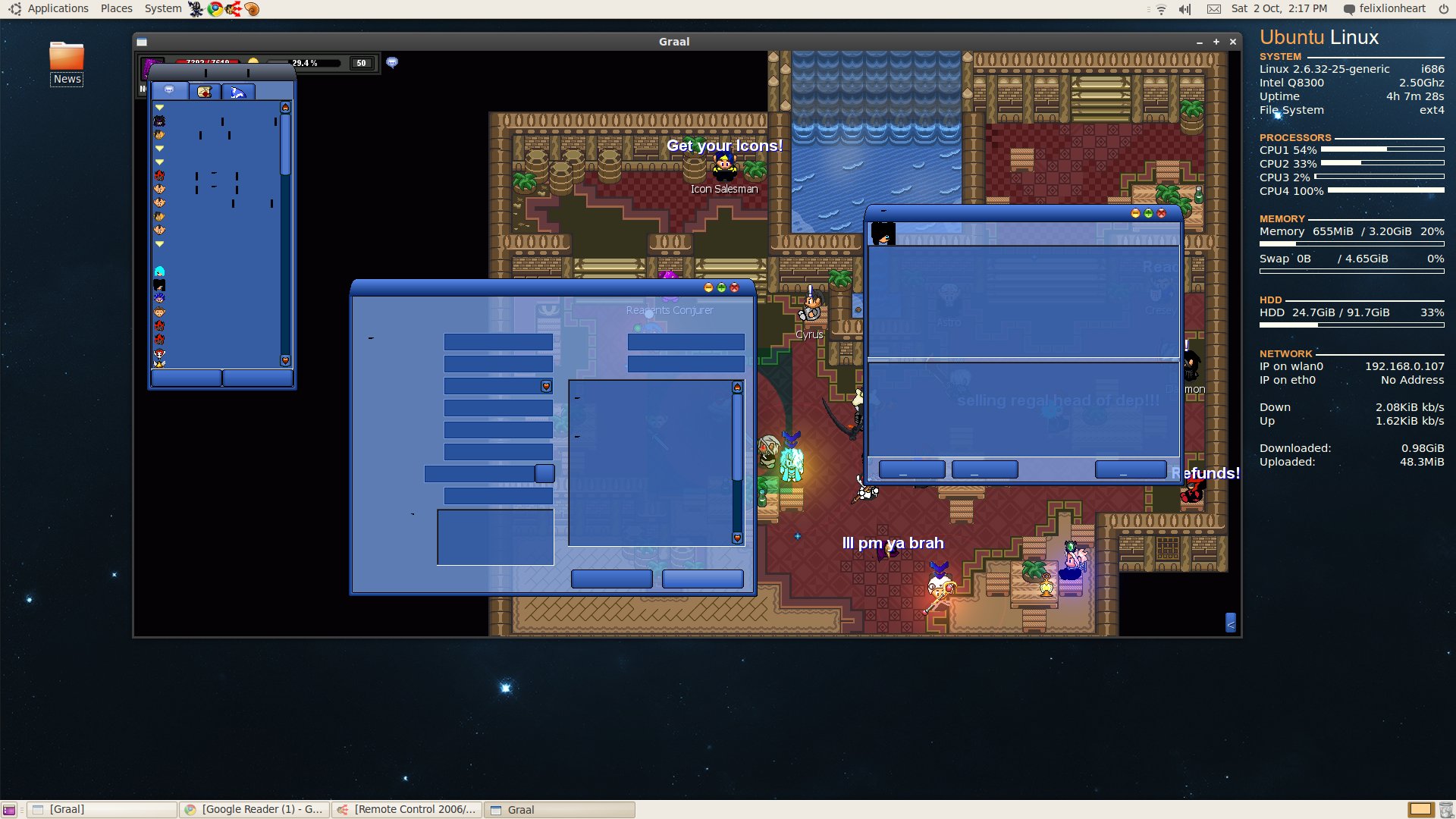Open the scroll tab in player list
Viewport: 1456px width, 819px height.
coord(204,92)
